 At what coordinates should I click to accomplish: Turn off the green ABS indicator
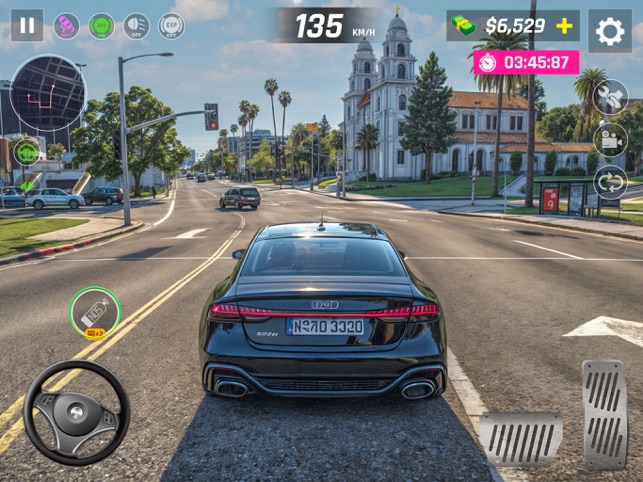click(101, 26)
